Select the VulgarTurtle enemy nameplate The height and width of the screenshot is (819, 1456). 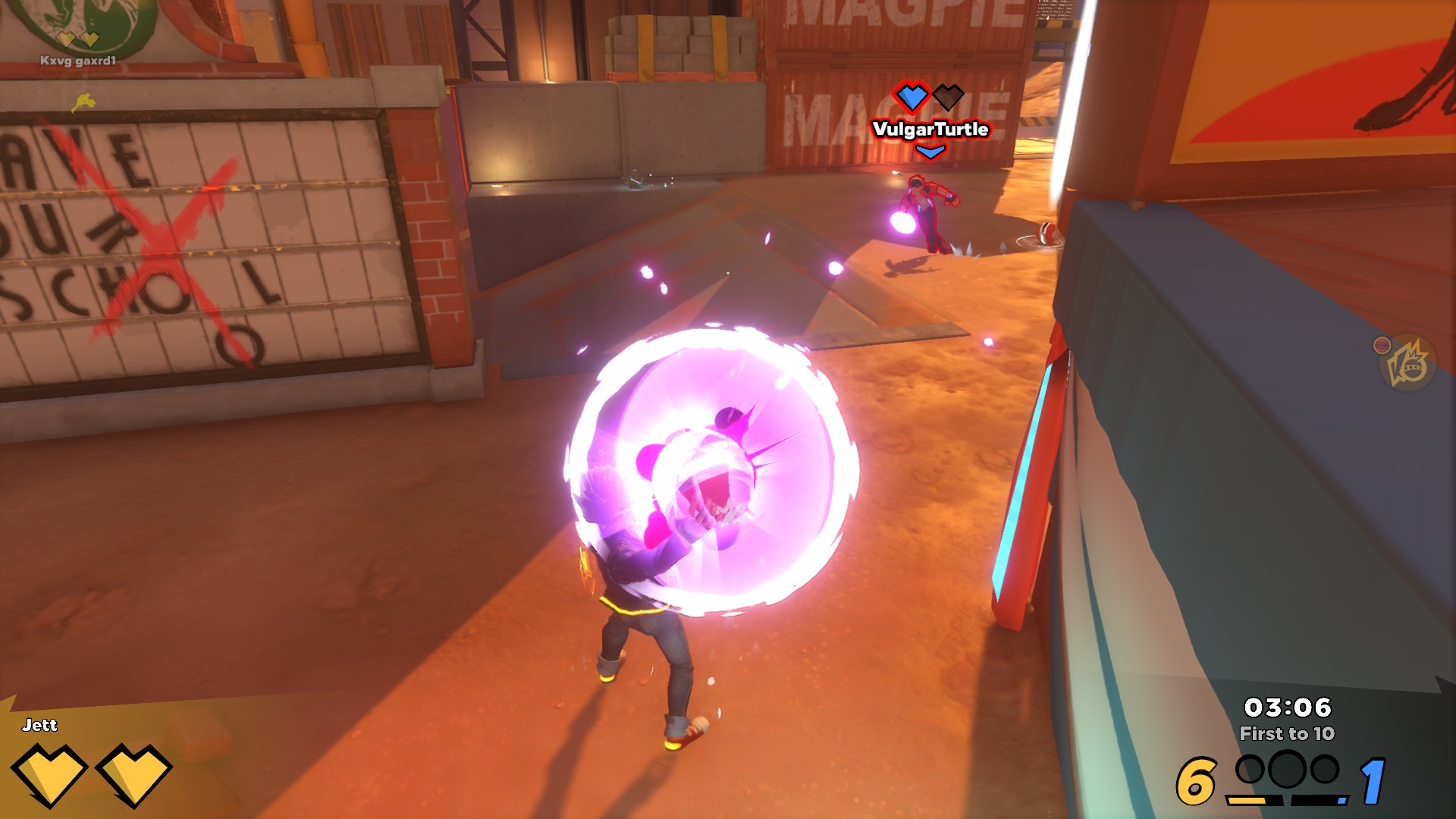(x=930, y=129)
